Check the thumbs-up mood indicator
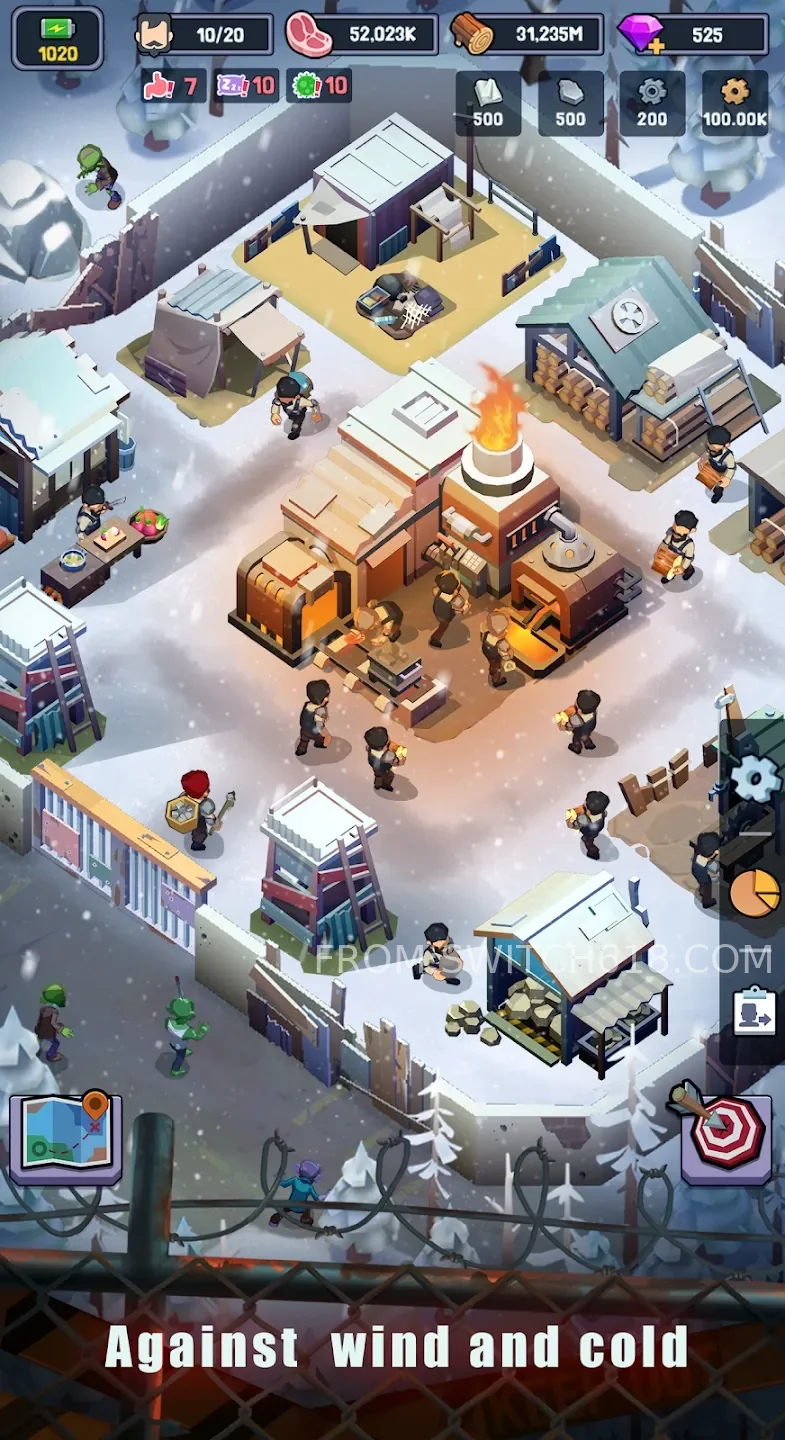The image size is (785, 1440). pos(175,86)
